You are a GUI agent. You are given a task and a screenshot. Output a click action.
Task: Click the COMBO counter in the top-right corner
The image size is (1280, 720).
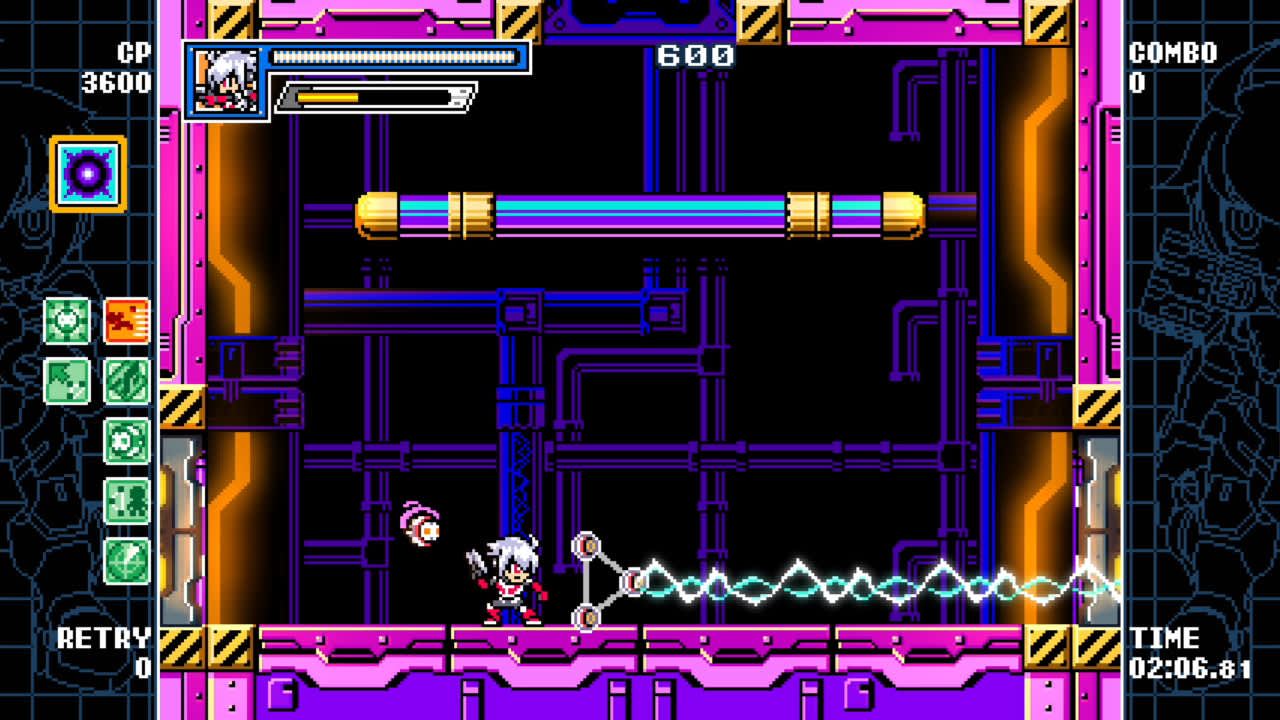click(x=1168, y=65)
